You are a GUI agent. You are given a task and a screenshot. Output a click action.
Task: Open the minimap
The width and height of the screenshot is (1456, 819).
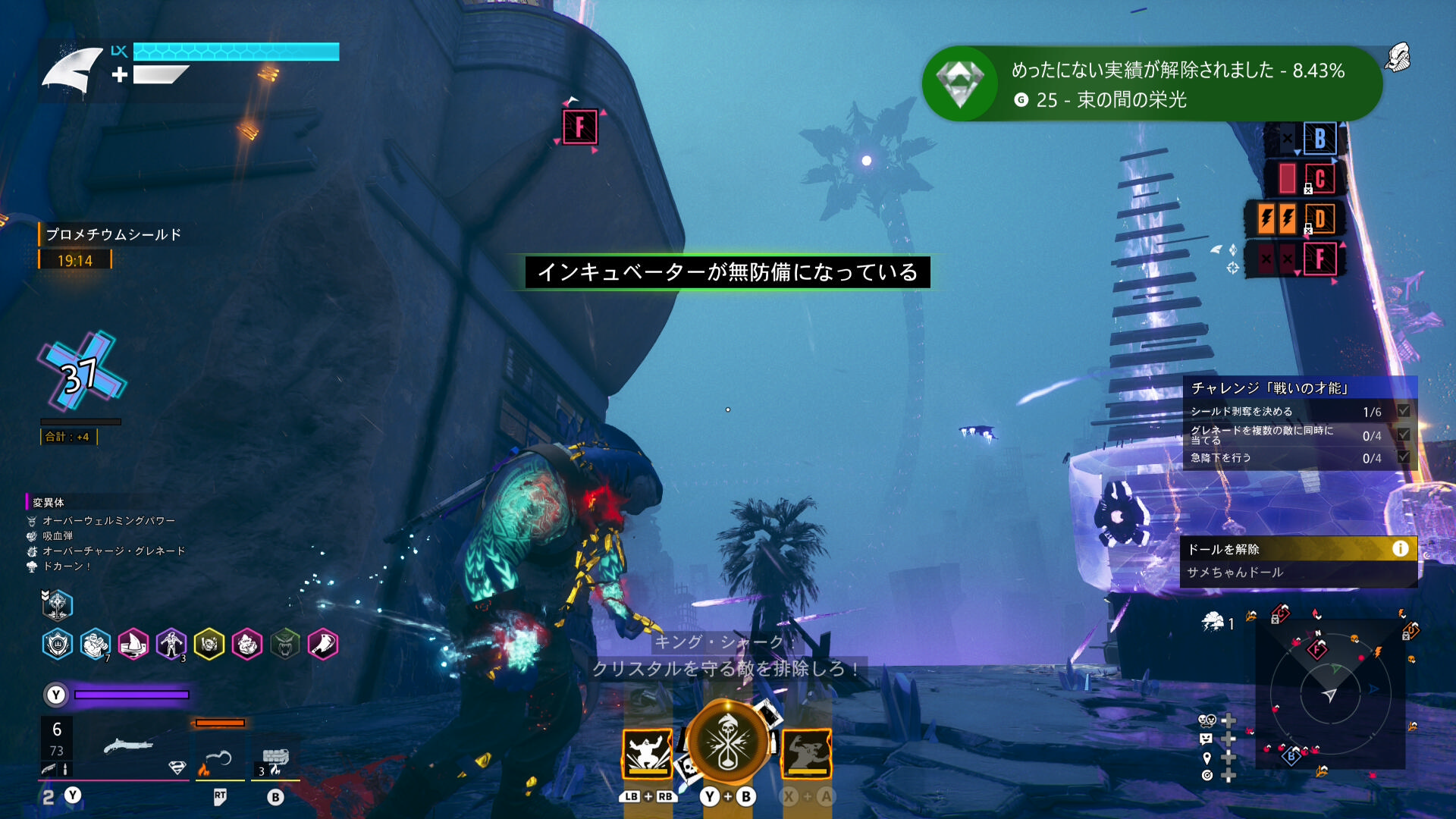(x=1330, y=694)
